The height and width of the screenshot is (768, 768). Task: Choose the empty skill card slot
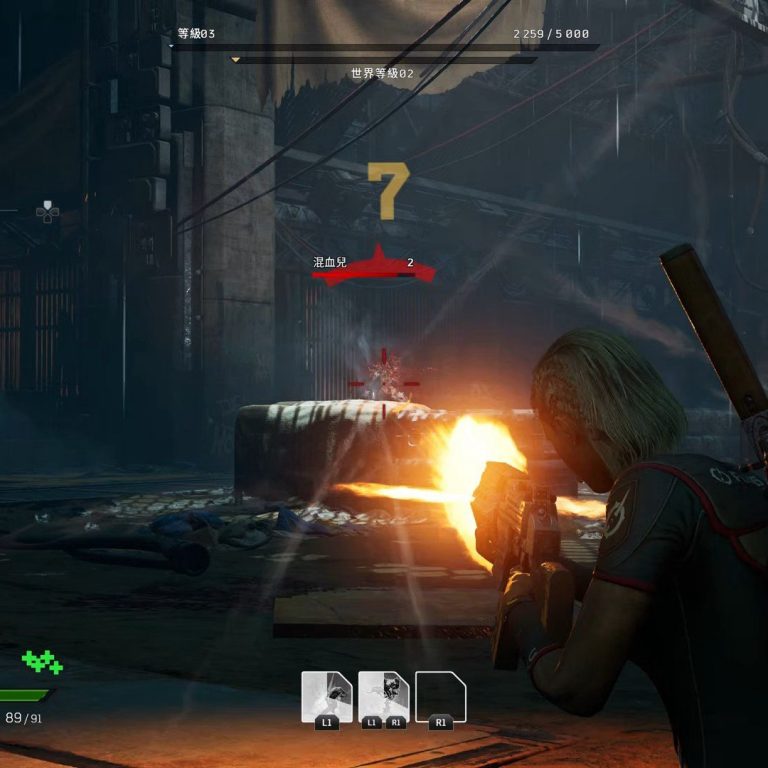pyautogui.click(x=441, y=697)
